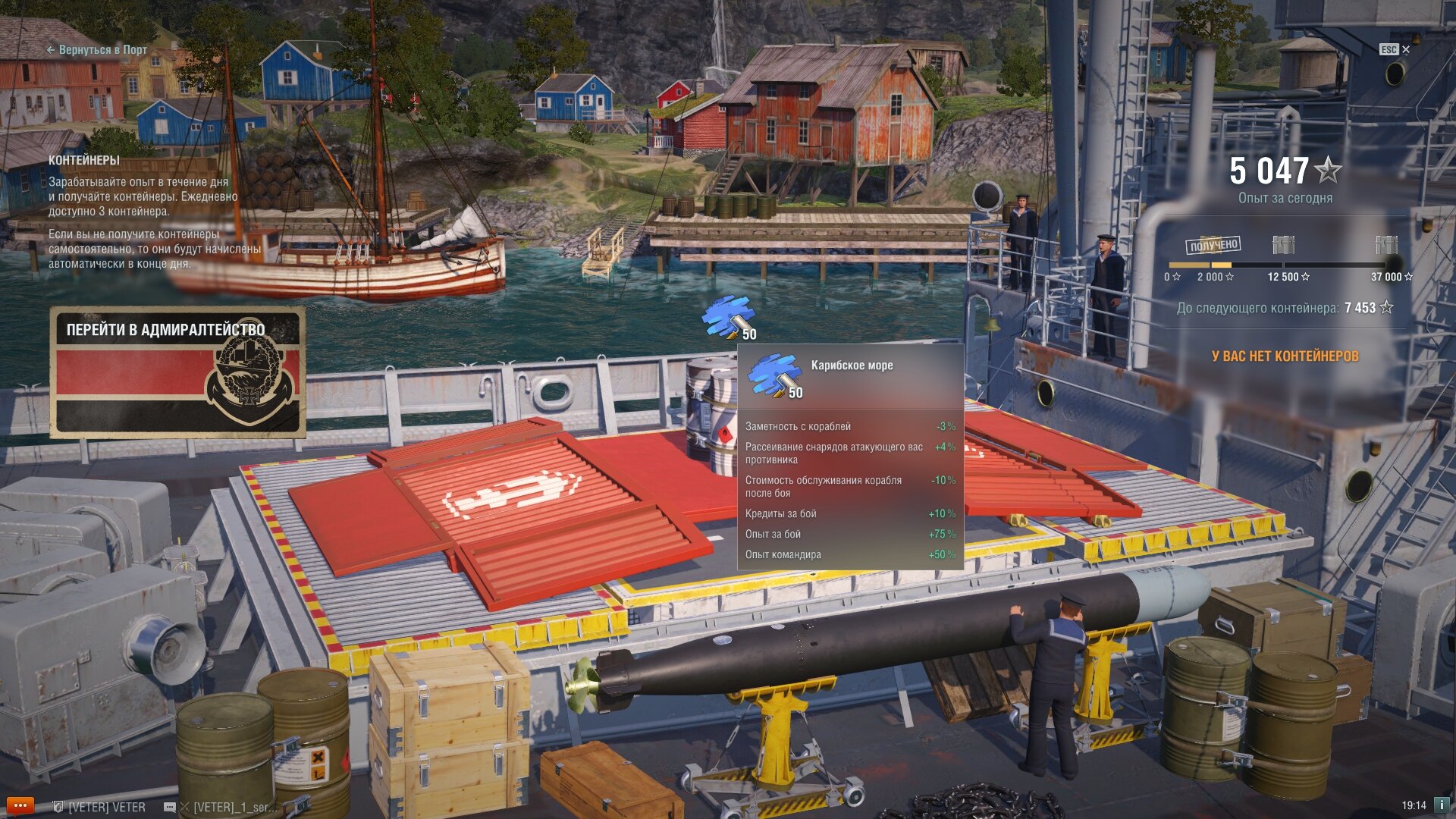
Task: Open the Admiralty banner button
Action: coord(178,372)
